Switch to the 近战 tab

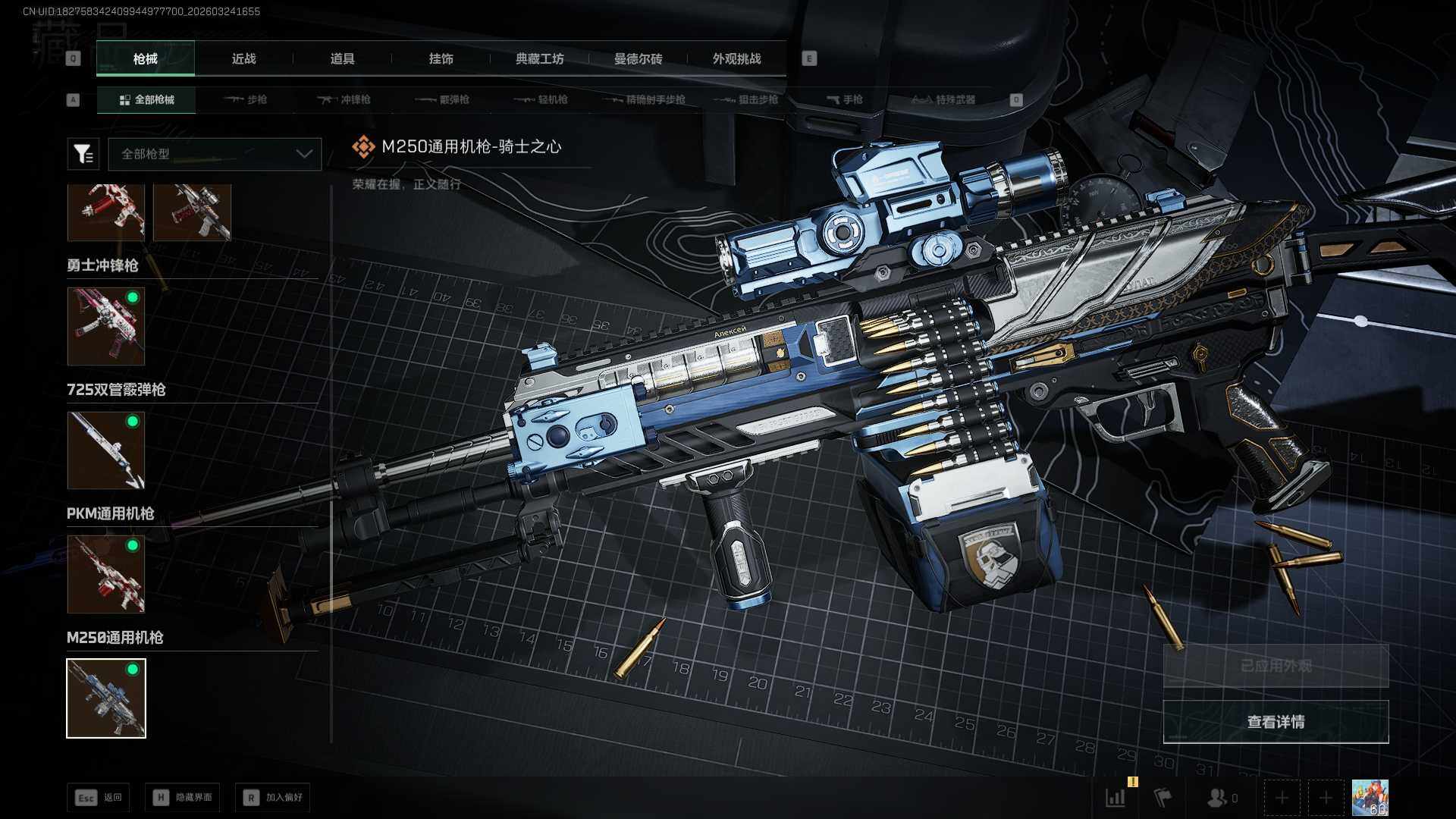[x=243, y=59]
